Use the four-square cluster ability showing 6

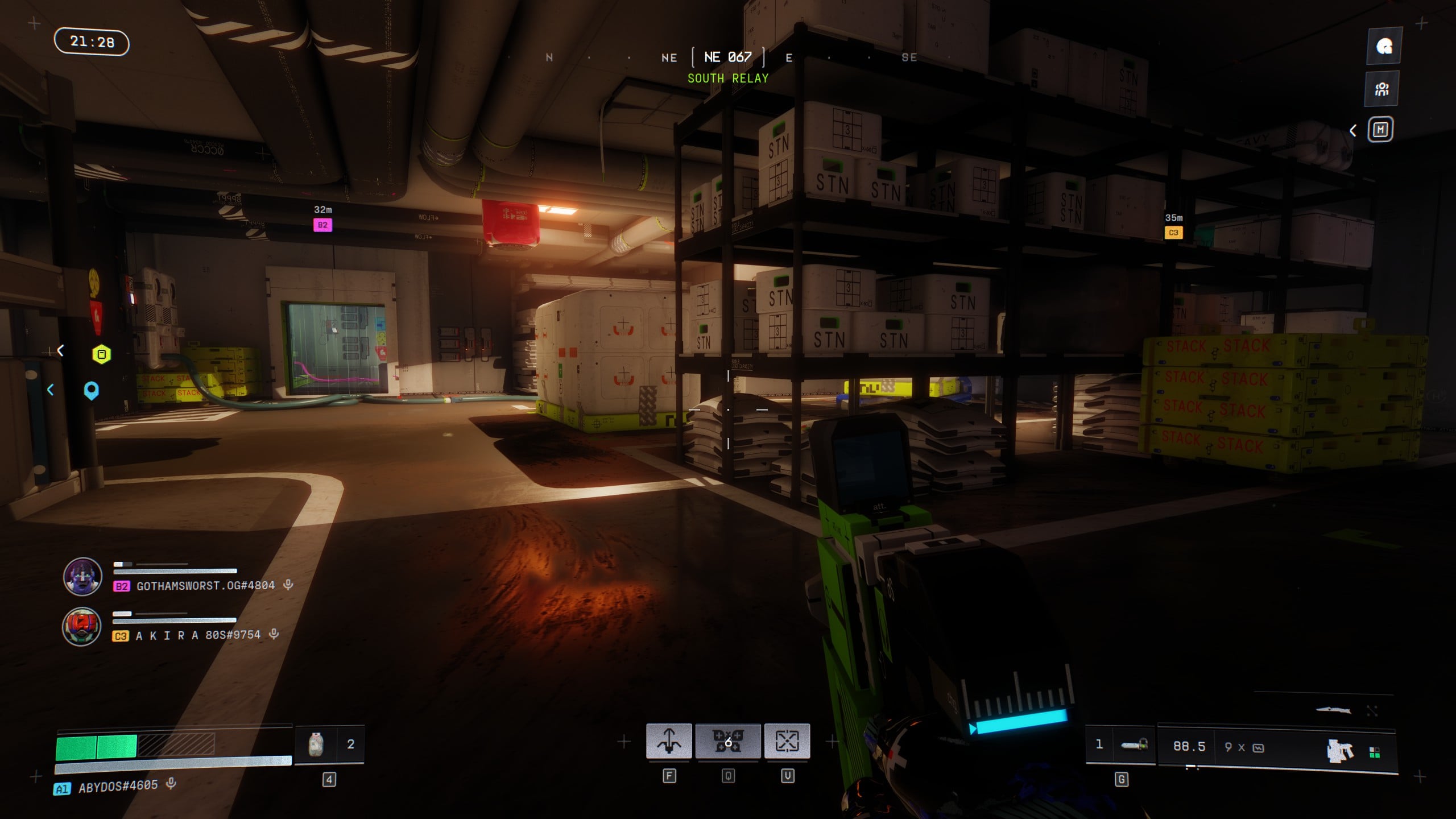[728, 741]
